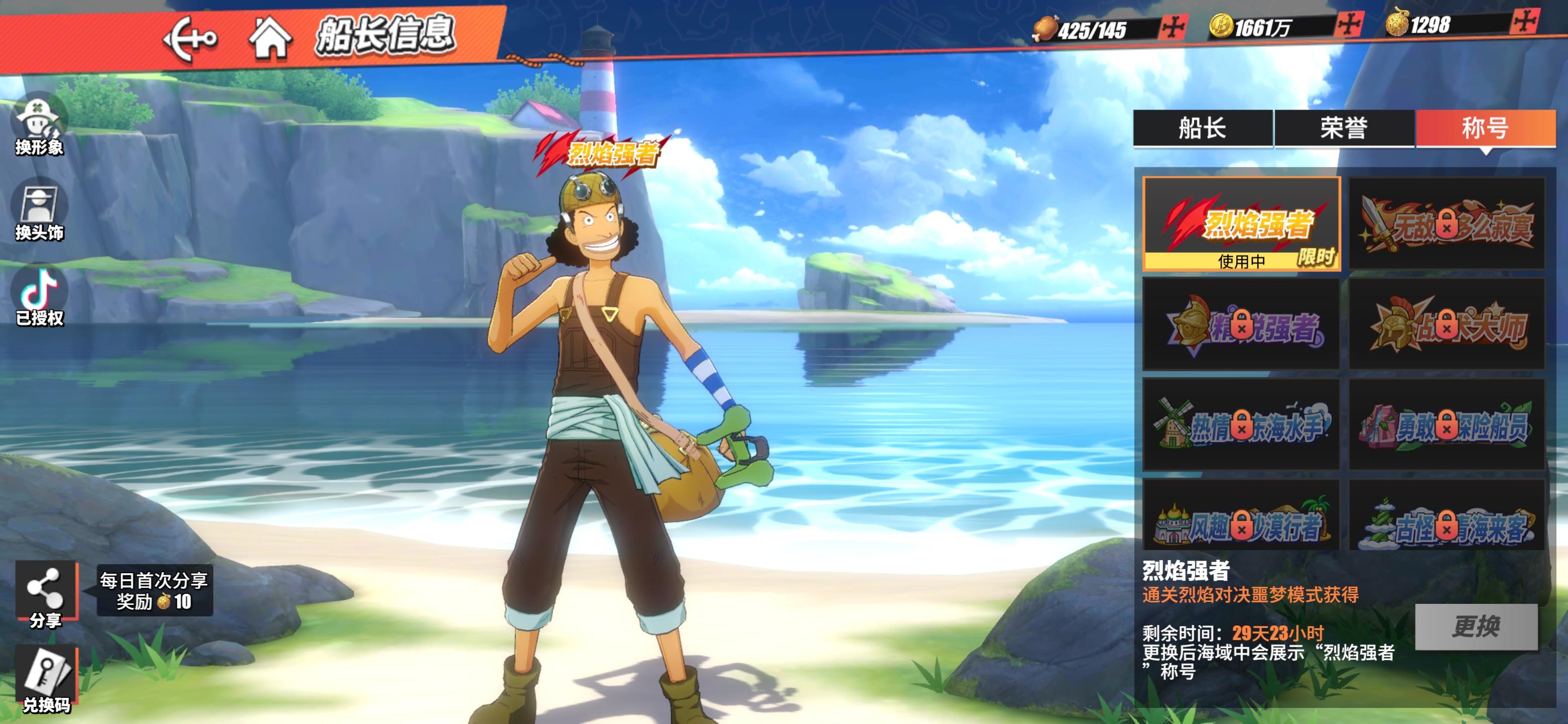This screenshot has width=1568, height=724.
Task: Select the 烈焰强者 title in use
Action: (1241, 224)
